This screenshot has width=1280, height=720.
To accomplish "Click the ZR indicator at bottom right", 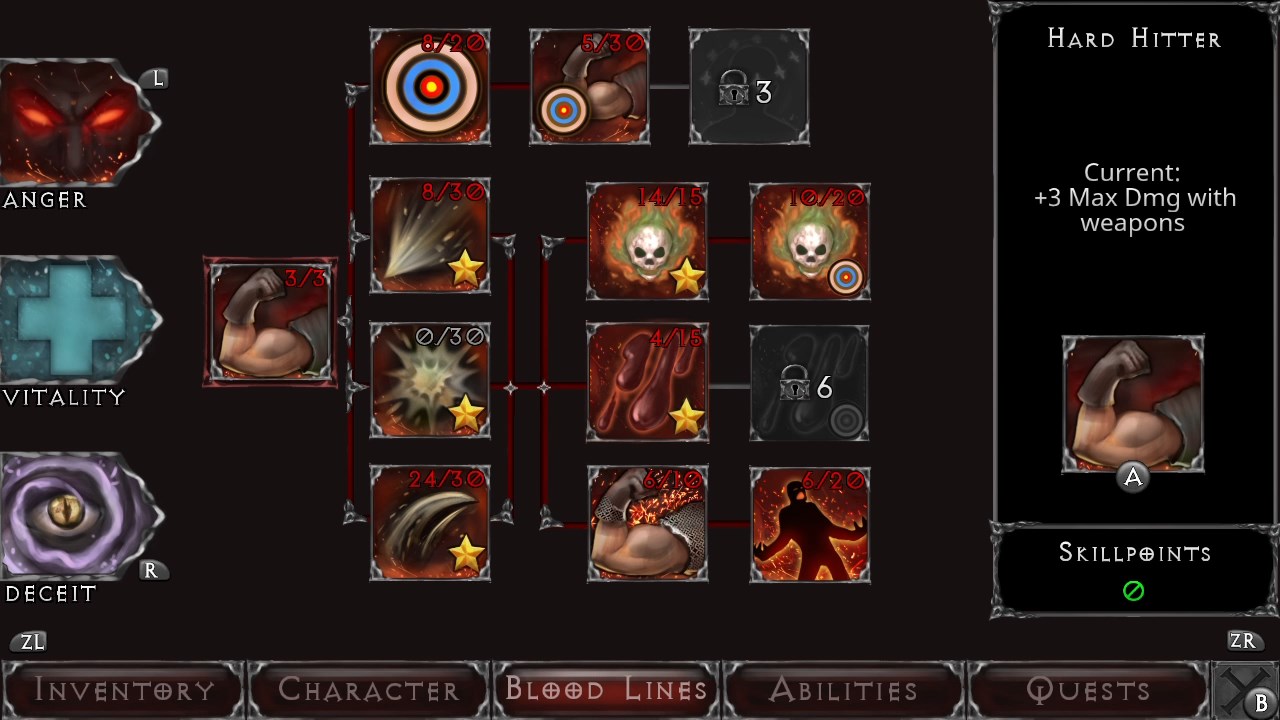I will 1244,641.
